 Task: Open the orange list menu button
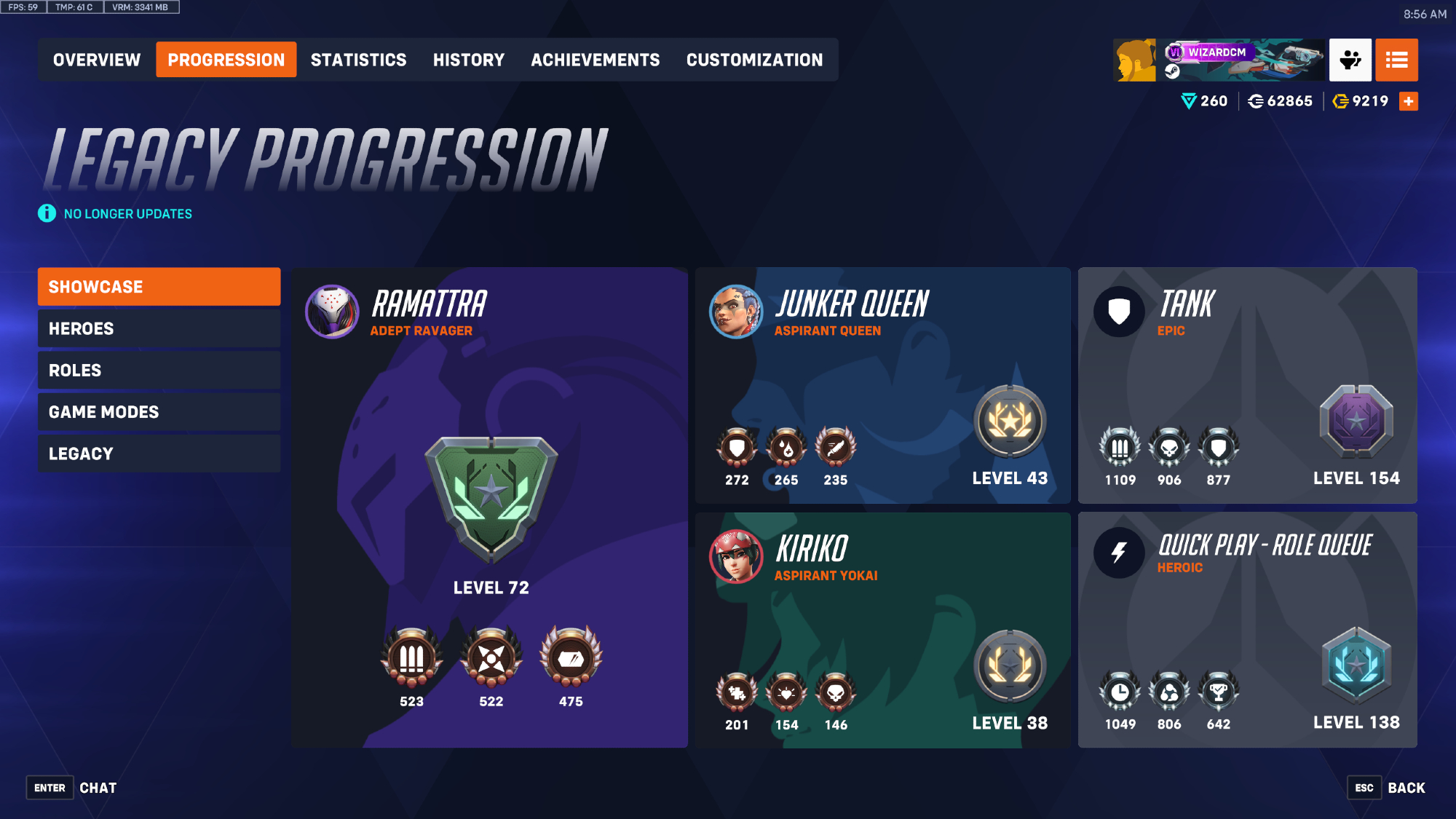pyautogui.click(x=1396, y=60)
